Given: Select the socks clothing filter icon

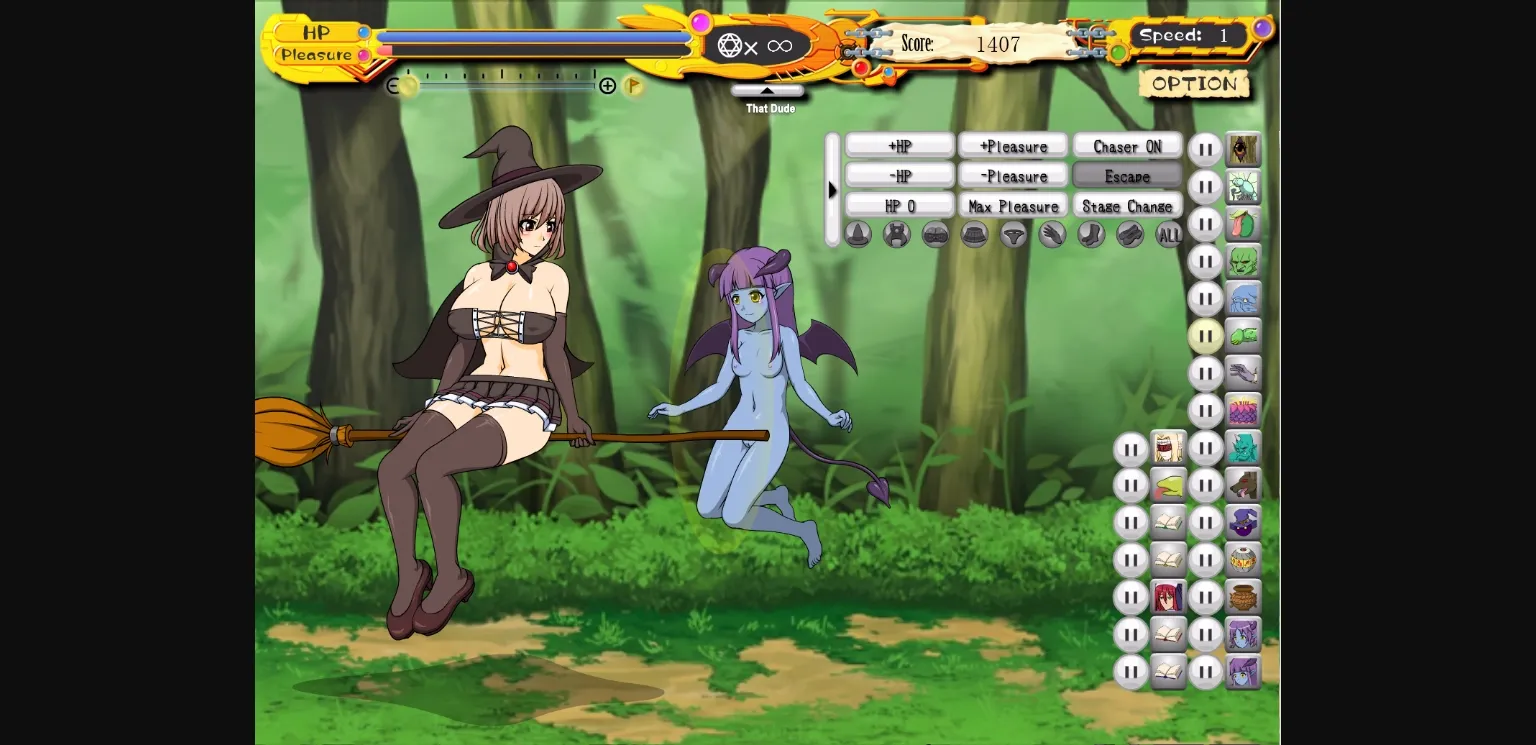Looking at the screenshot, I should click(x=1091, y=234).
